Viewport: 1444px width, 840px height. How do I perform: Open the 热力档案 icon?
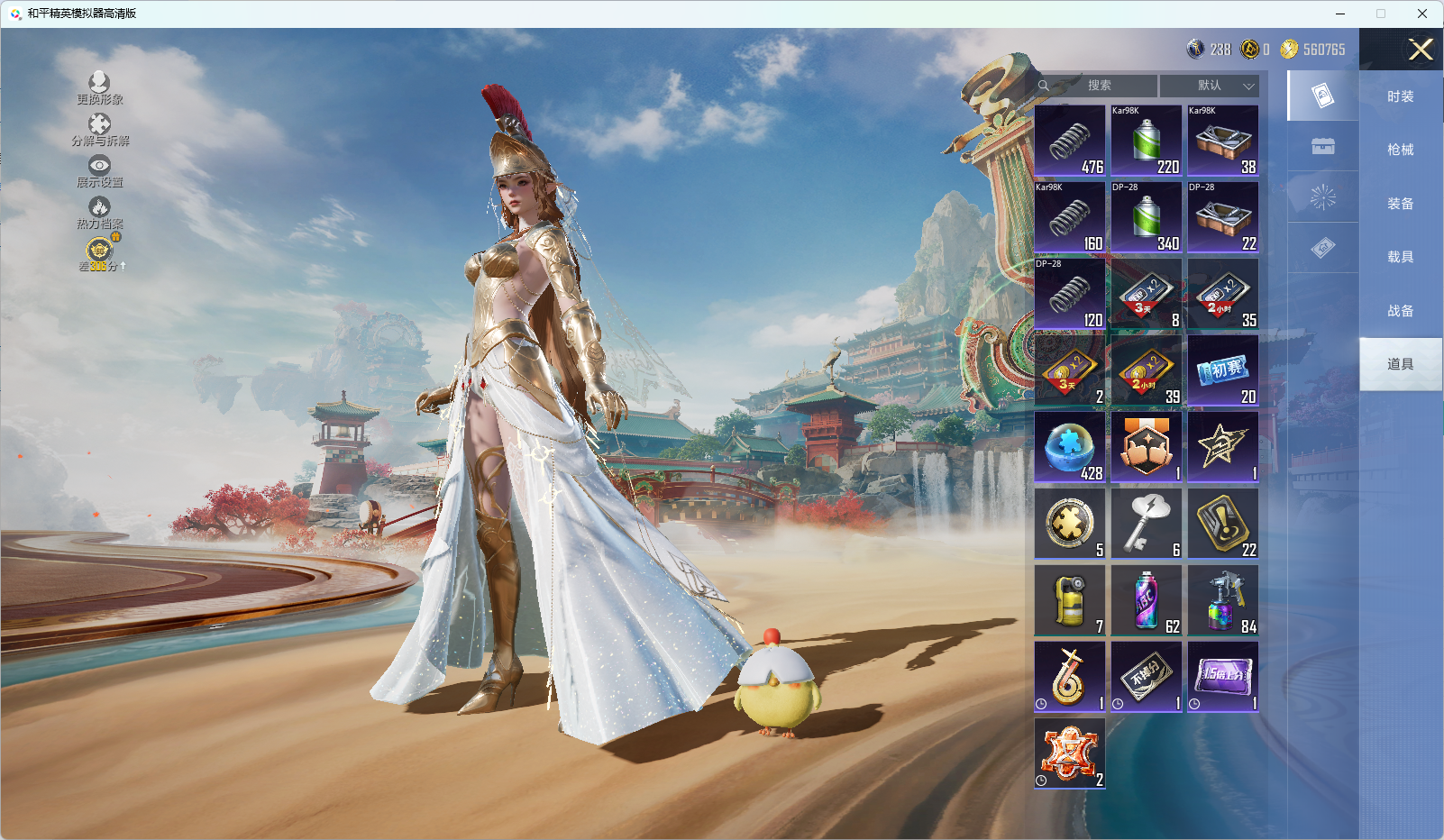pyautogui.click(x=99, y=213)
